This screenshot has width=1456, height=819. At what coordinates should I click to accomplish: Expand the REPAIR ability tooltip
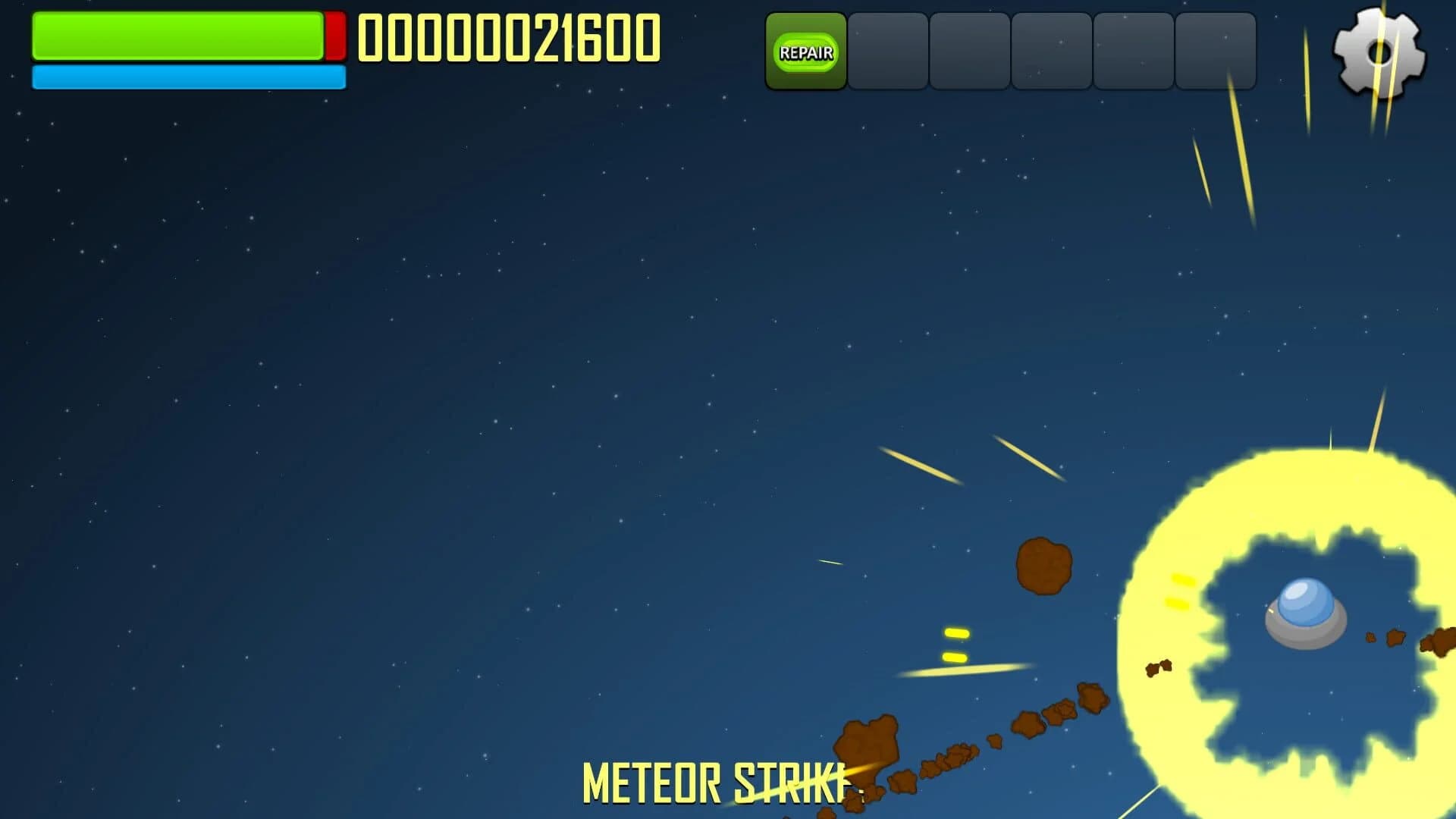point(805,53)
